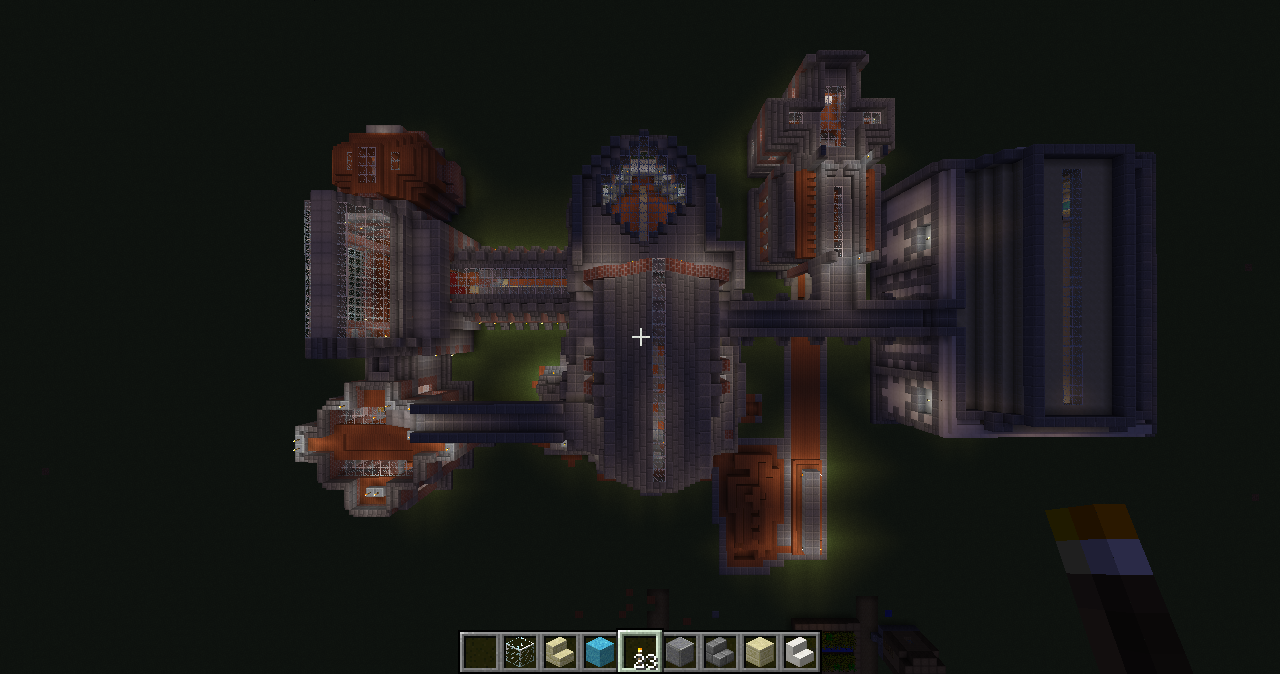
Task: Select the glass block hotbar slot
Action: (x=520, y=652)
